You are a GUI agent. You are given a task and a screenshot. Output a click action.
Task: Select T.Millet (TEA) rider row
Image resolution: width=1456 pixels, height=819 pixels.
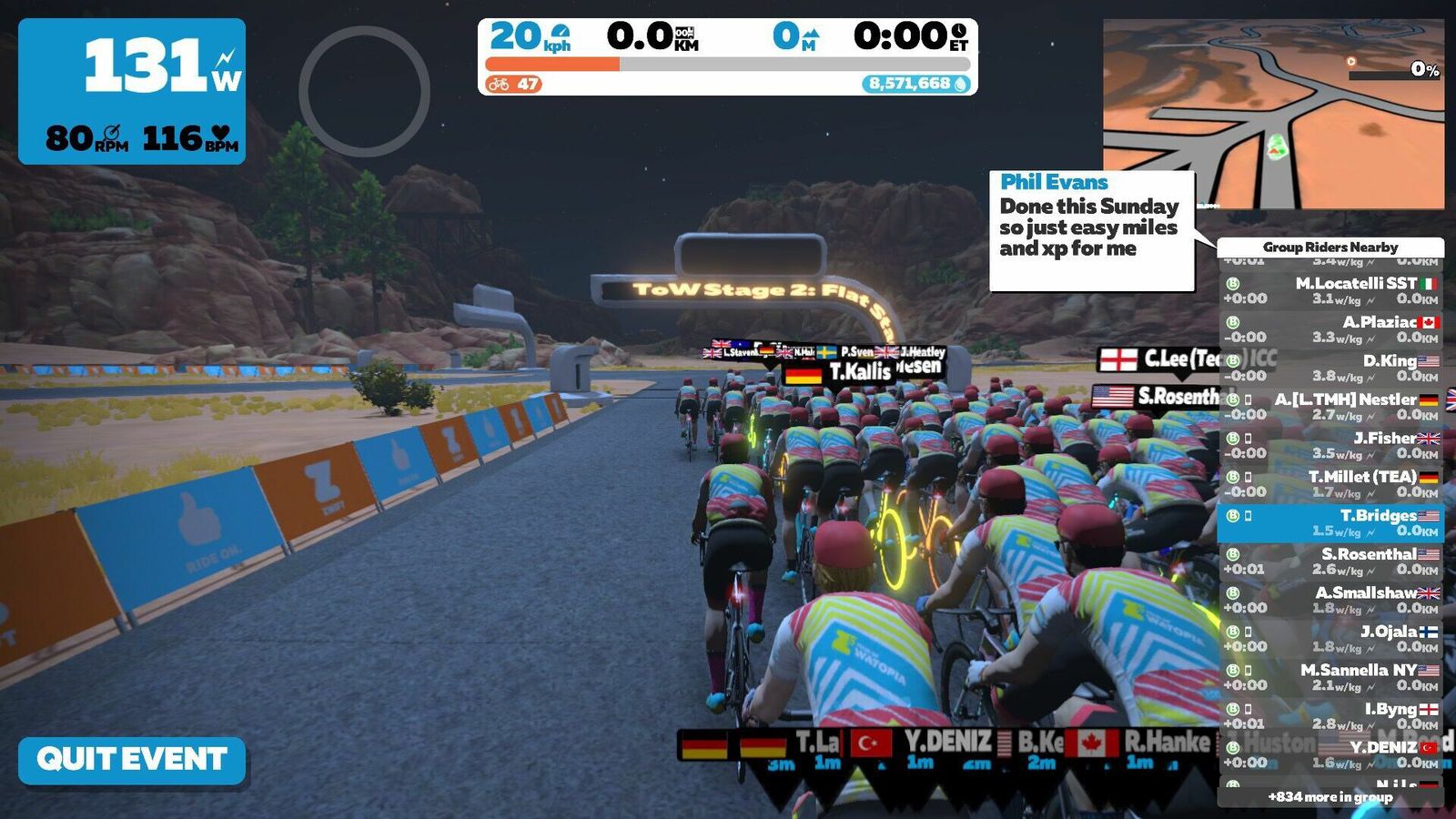click(x=1330, y=484)
